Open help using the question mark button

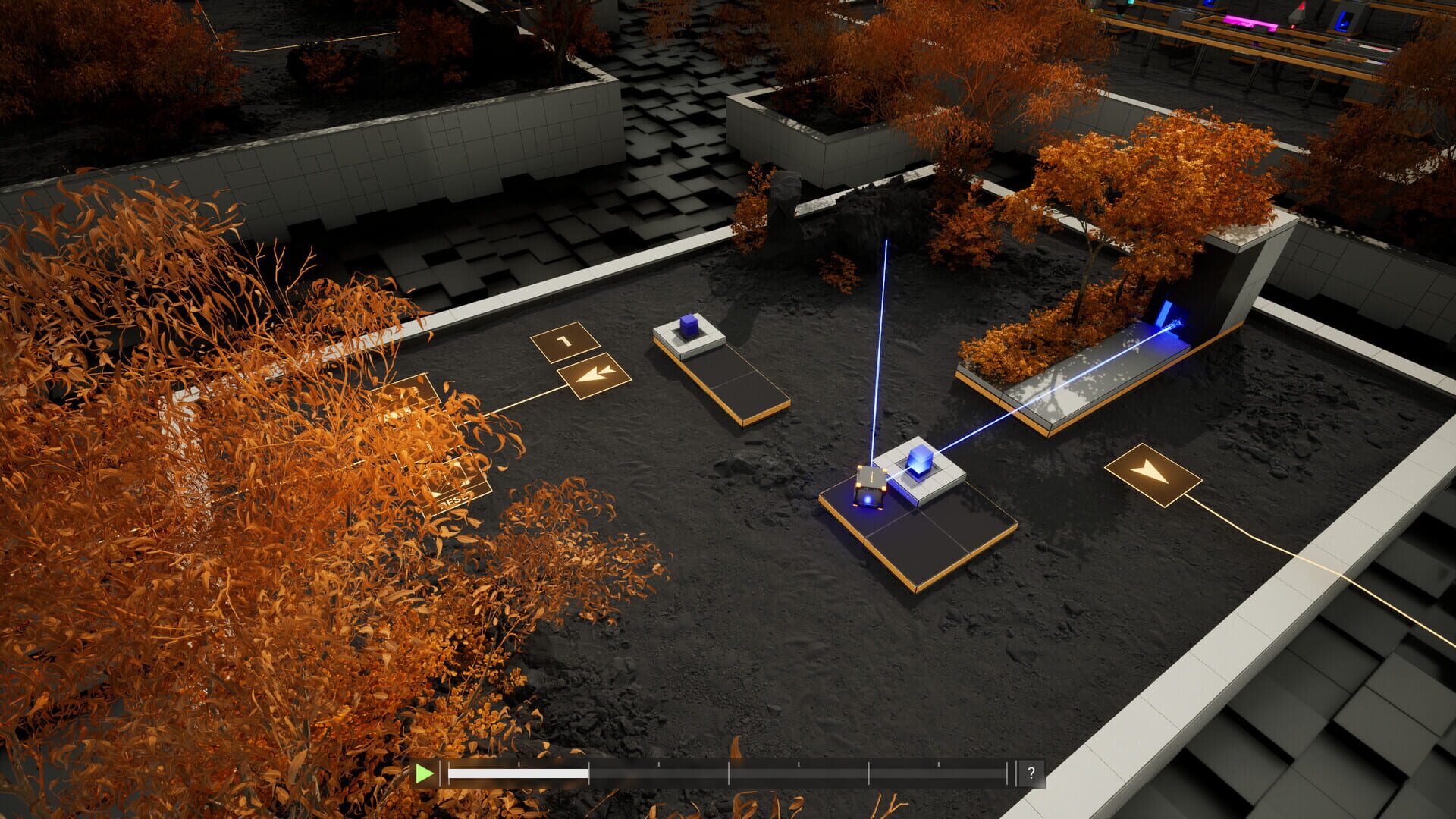(x=1031, y=773)
